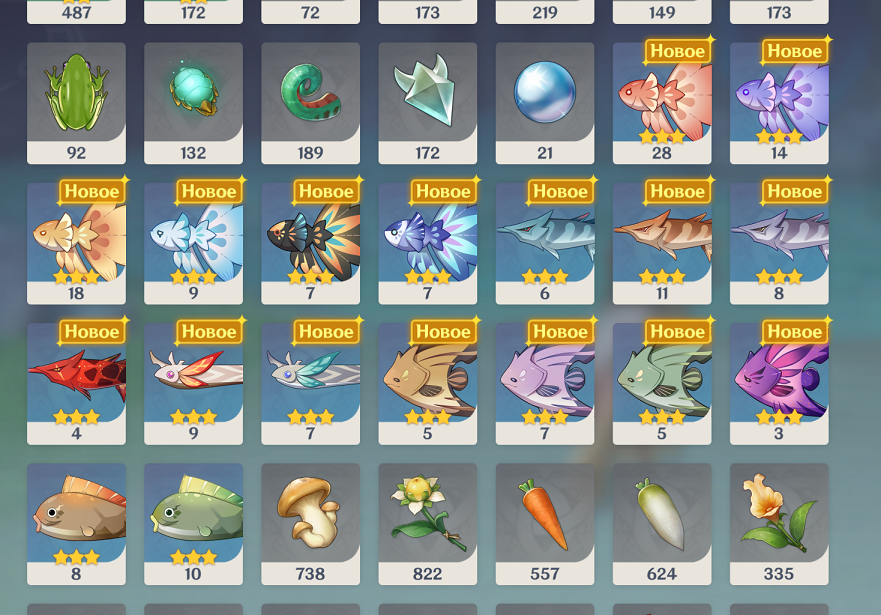Image resolution: width=881 pixels, height=615 pixels.
Task: Pick the white fish with red fins
Action: click(x=193, y=382)
